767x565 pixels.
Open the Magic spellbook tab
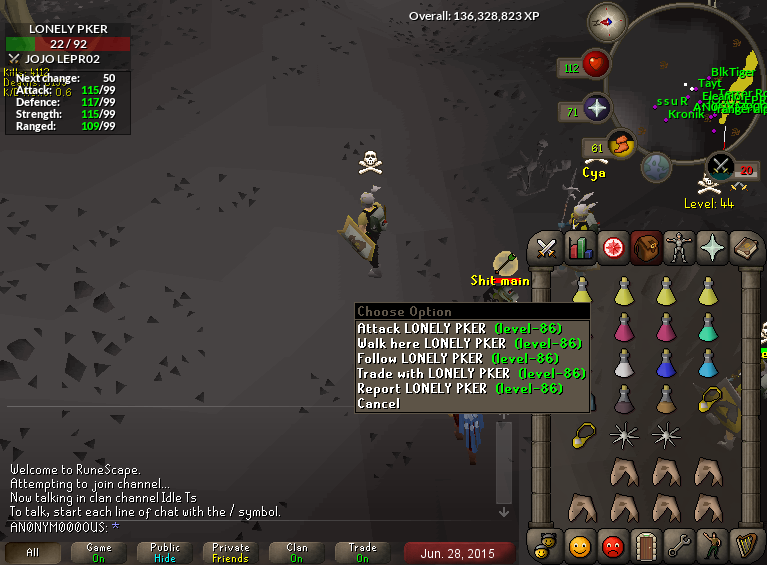point(745,247)
